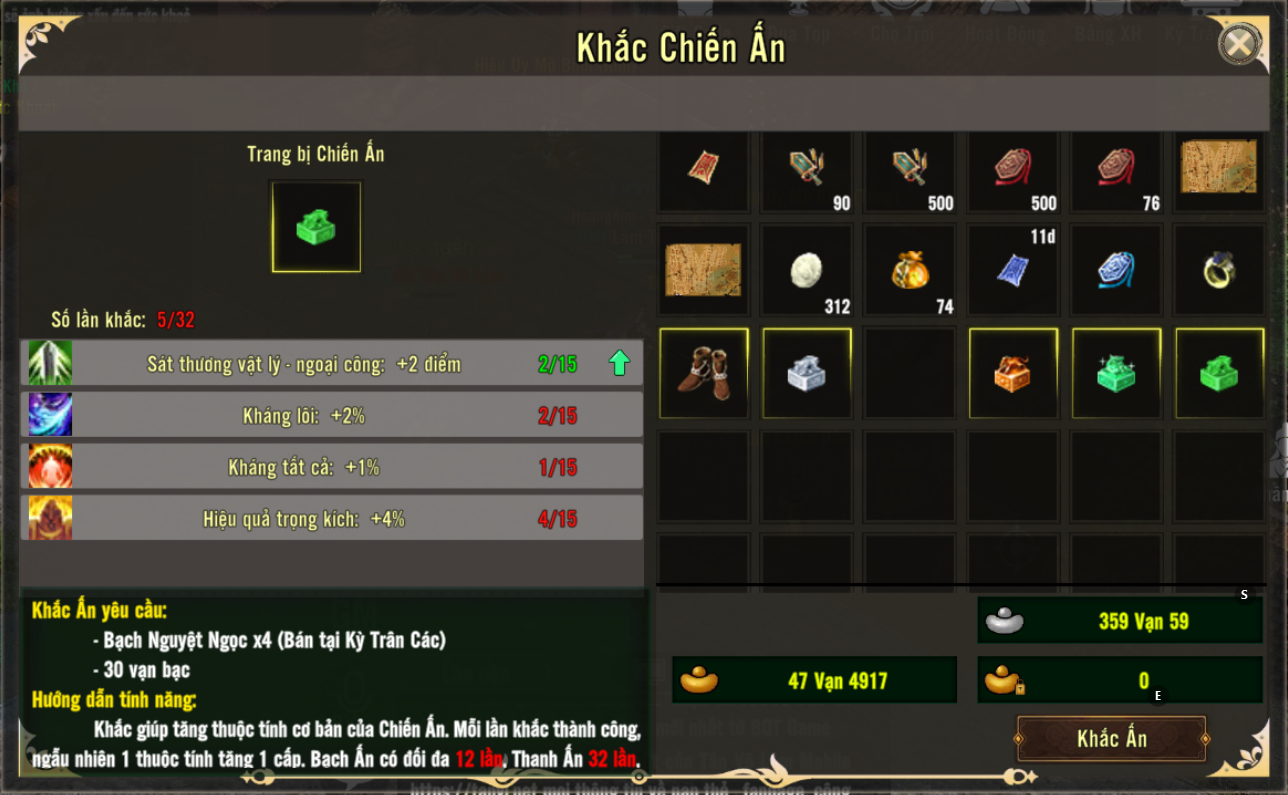Click the gold ring item slot
Viewport: 1288px width, 795px height.
pyautogui.click(x=1219, y=270)
